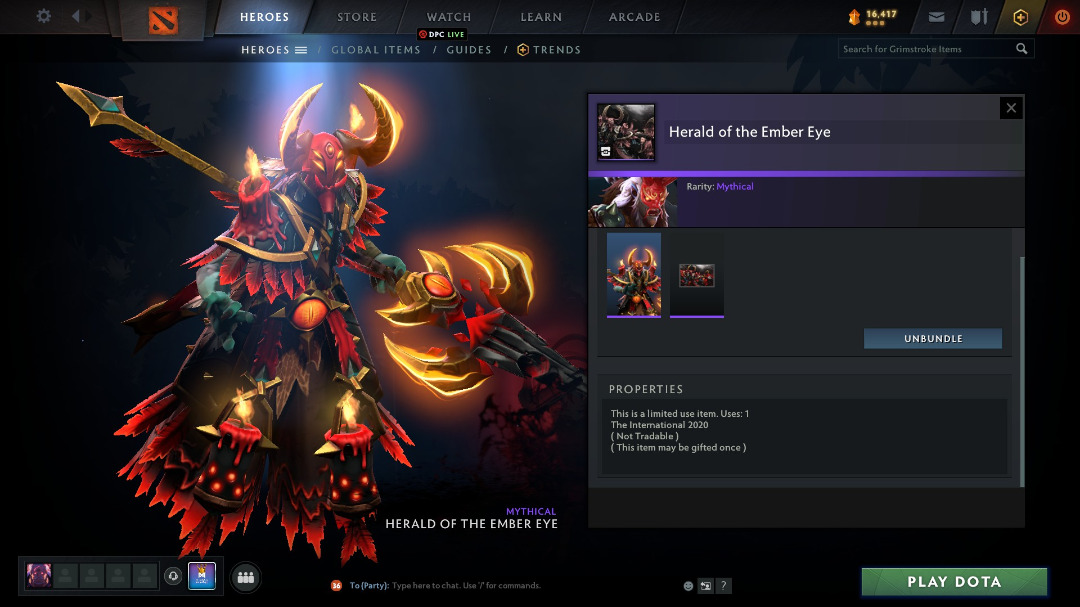Switch to the Learn tab
Viewport: 1080px width, 607px height.
coord(541,17)
